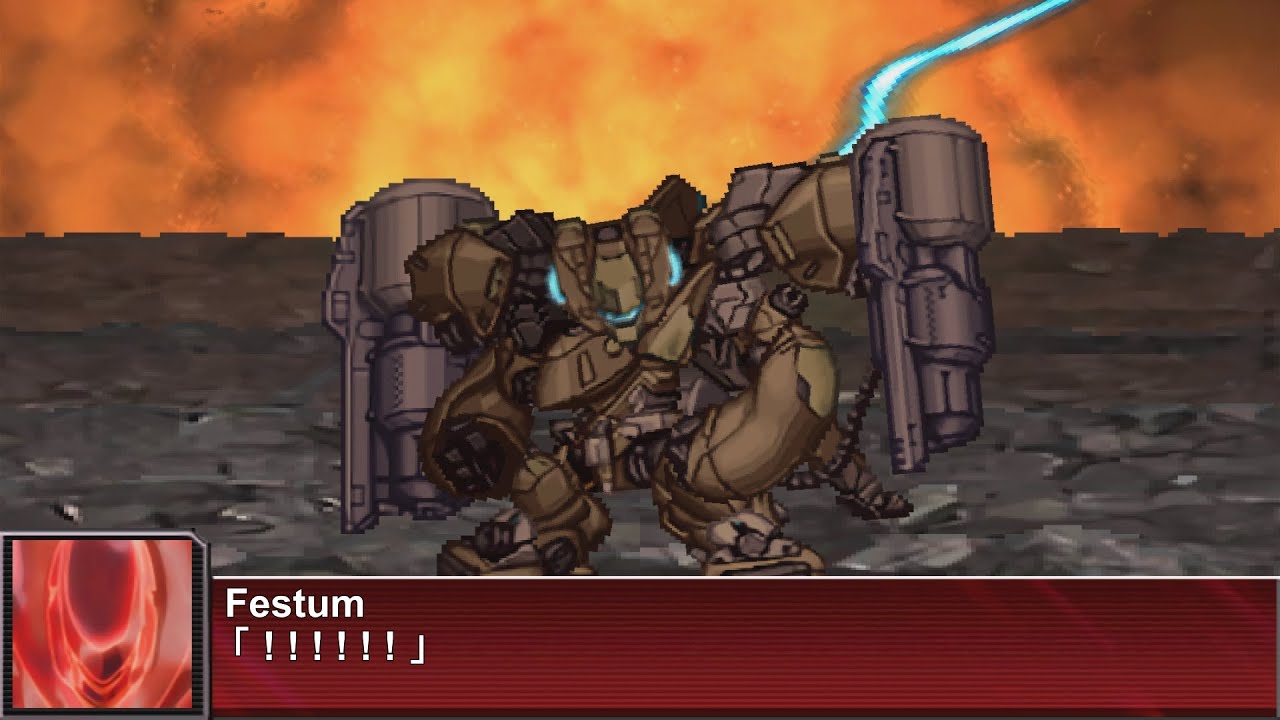Image resolution: width=1280 pixels, height=720 pixels.
Task: Click the portrait frame to toggle animation
Action: 100,620
